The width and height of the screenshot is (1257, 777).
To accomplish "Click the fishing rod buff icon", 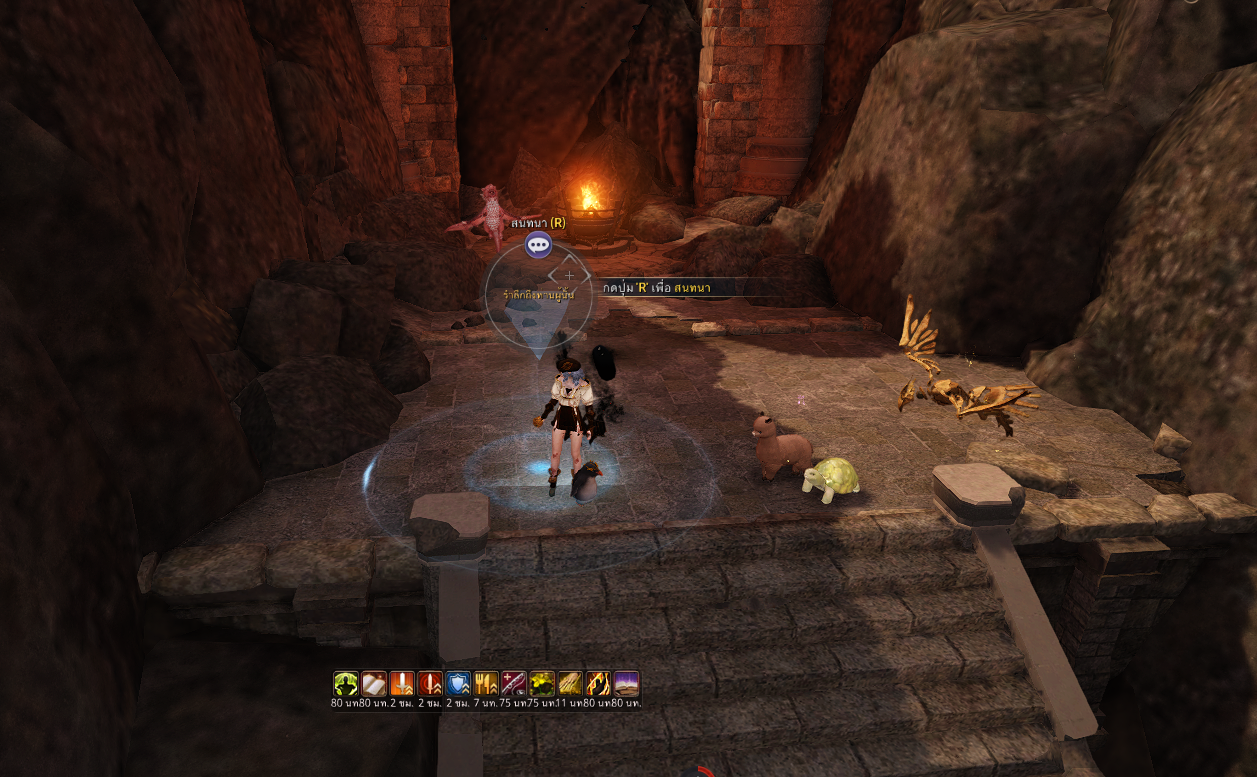I will [x=514, y=684].
